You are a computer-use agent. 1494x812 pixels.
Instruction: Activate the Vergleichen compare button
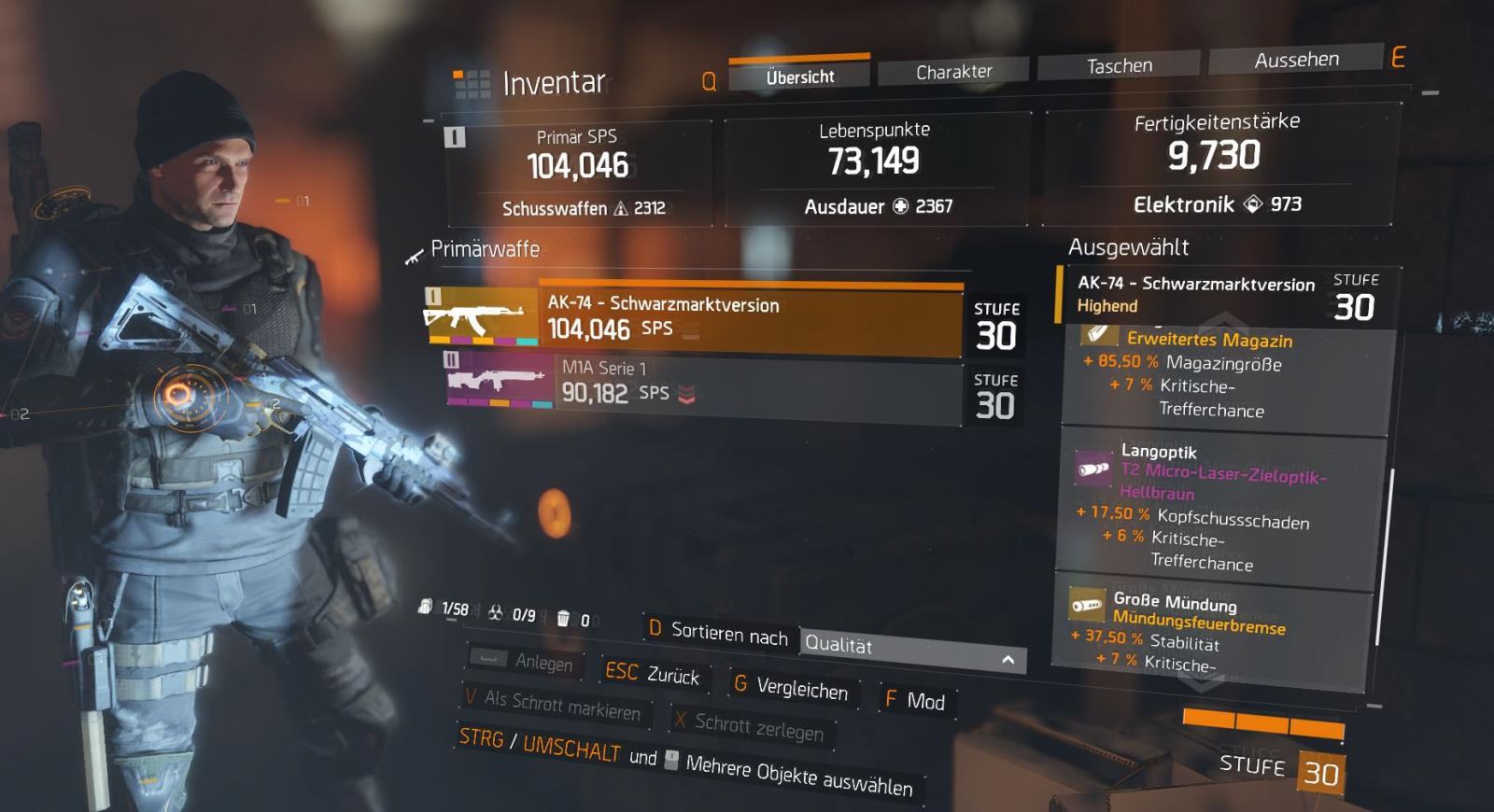click(x=792, y=688)
